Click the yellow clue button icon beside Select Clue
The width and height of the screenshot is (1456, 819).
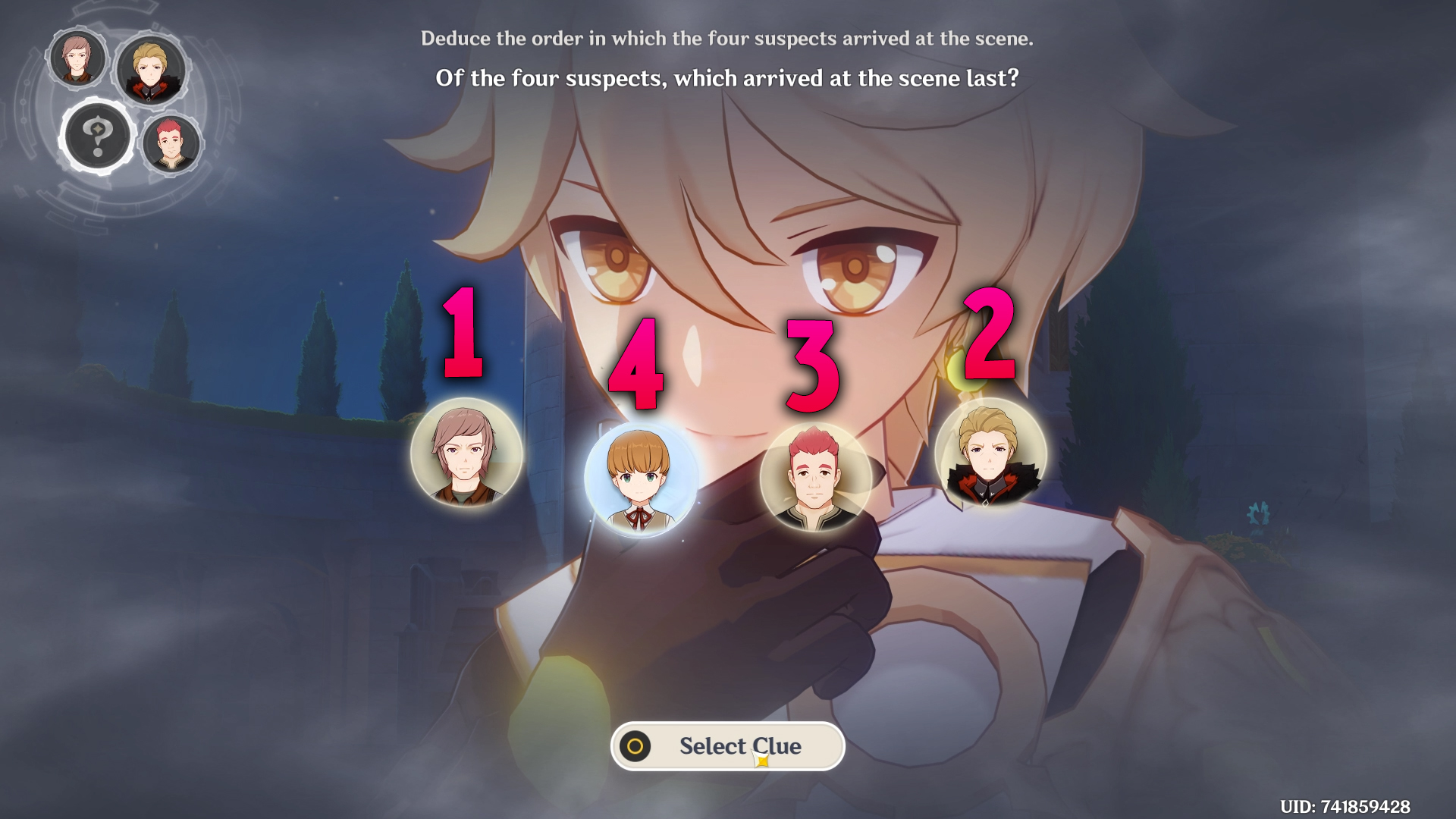pyautogui.click(x=634, y=746)
